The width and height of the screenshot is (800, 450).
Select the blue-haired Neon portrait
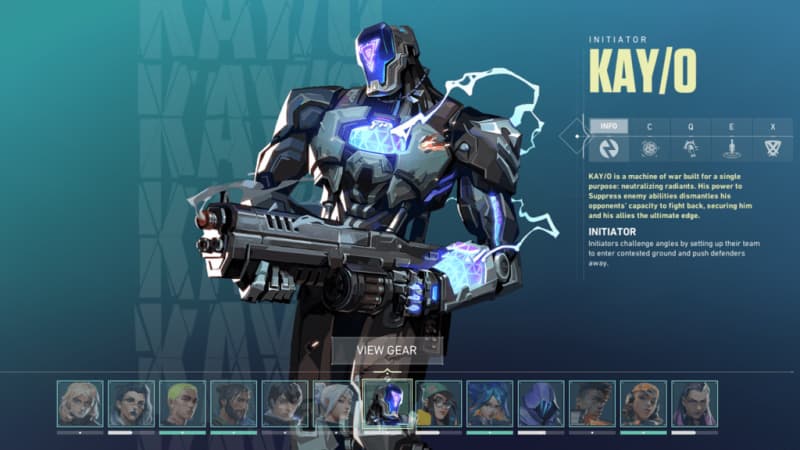(490, 403)
